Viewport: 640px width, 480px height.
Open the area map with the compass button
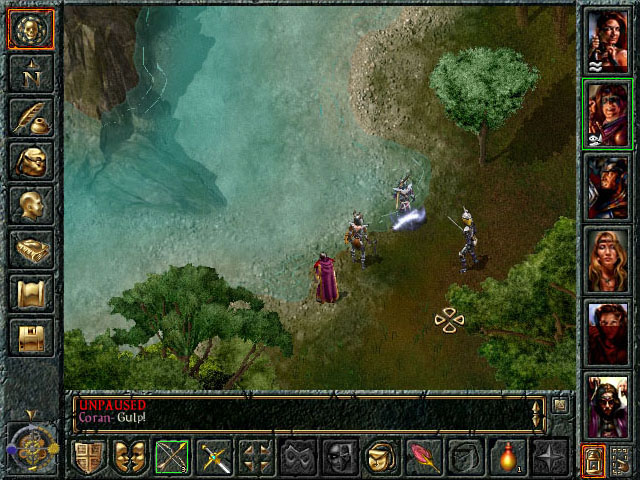click(x=30, y=73)
